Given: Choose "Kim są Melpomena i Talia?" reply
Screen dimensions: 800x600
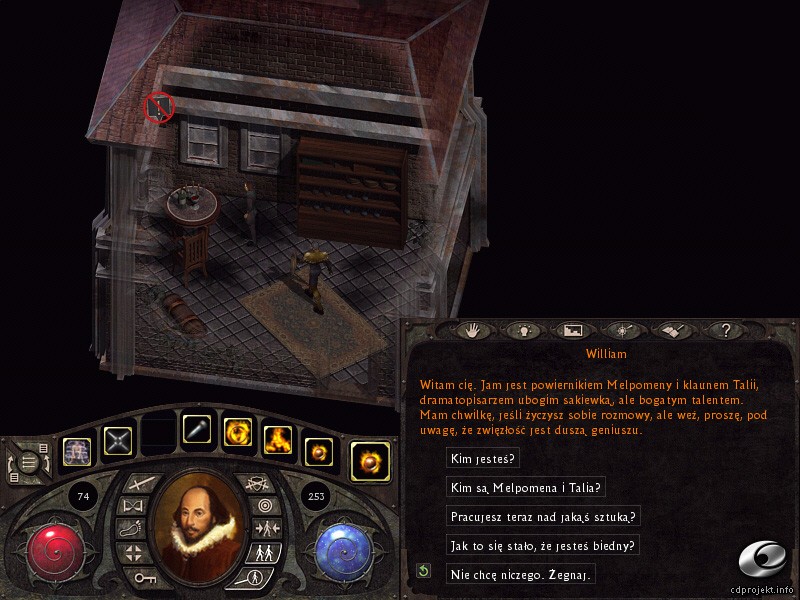Looking at the screenshot, I should pos(526,488).
